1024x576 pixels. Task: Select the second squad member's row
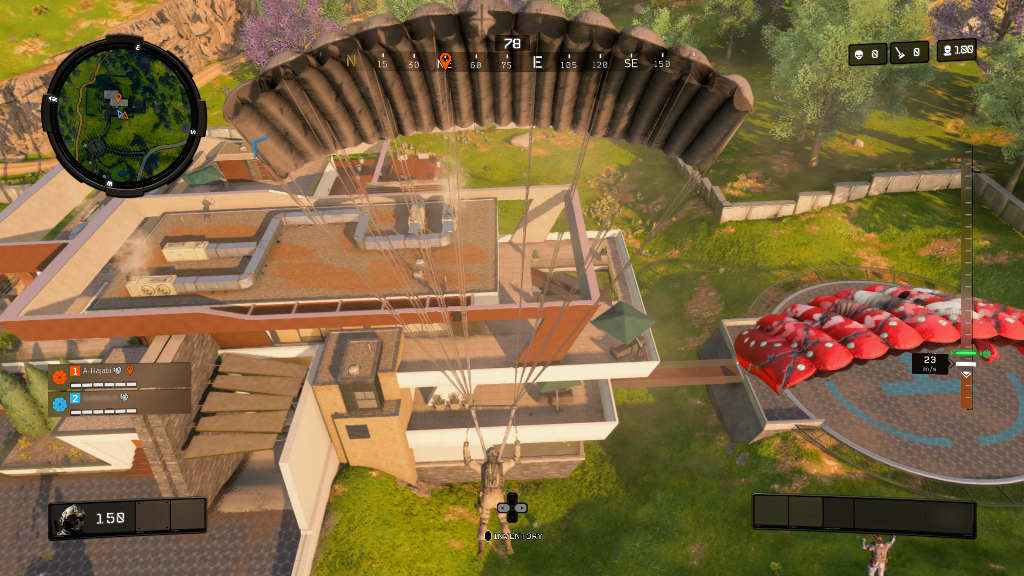(x=120, y=402)
